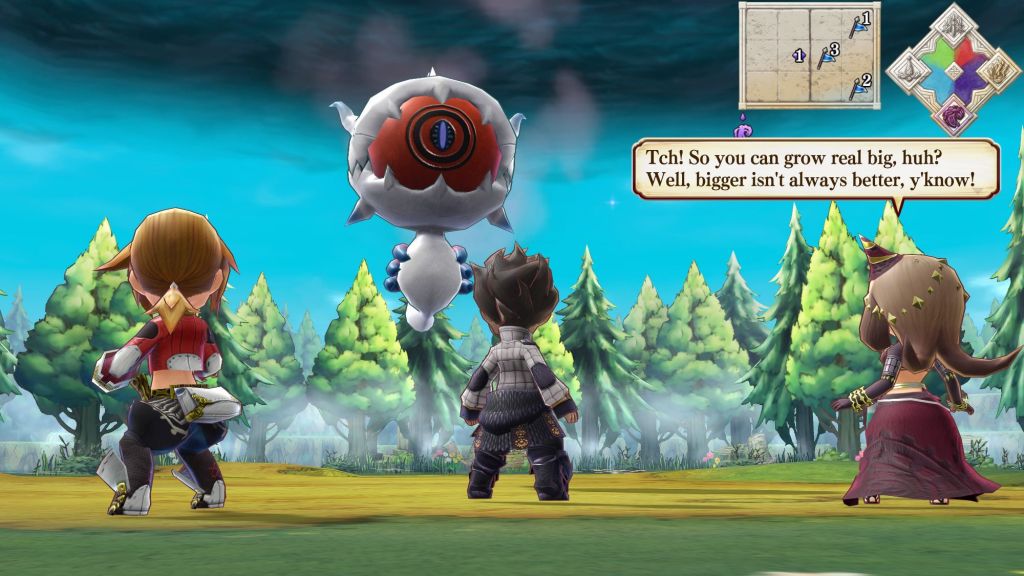Image resolution: width=1024 pixels, height=576 pixels.
Task: Choose the purple swirl element emblem
Action: coord(953,114)
